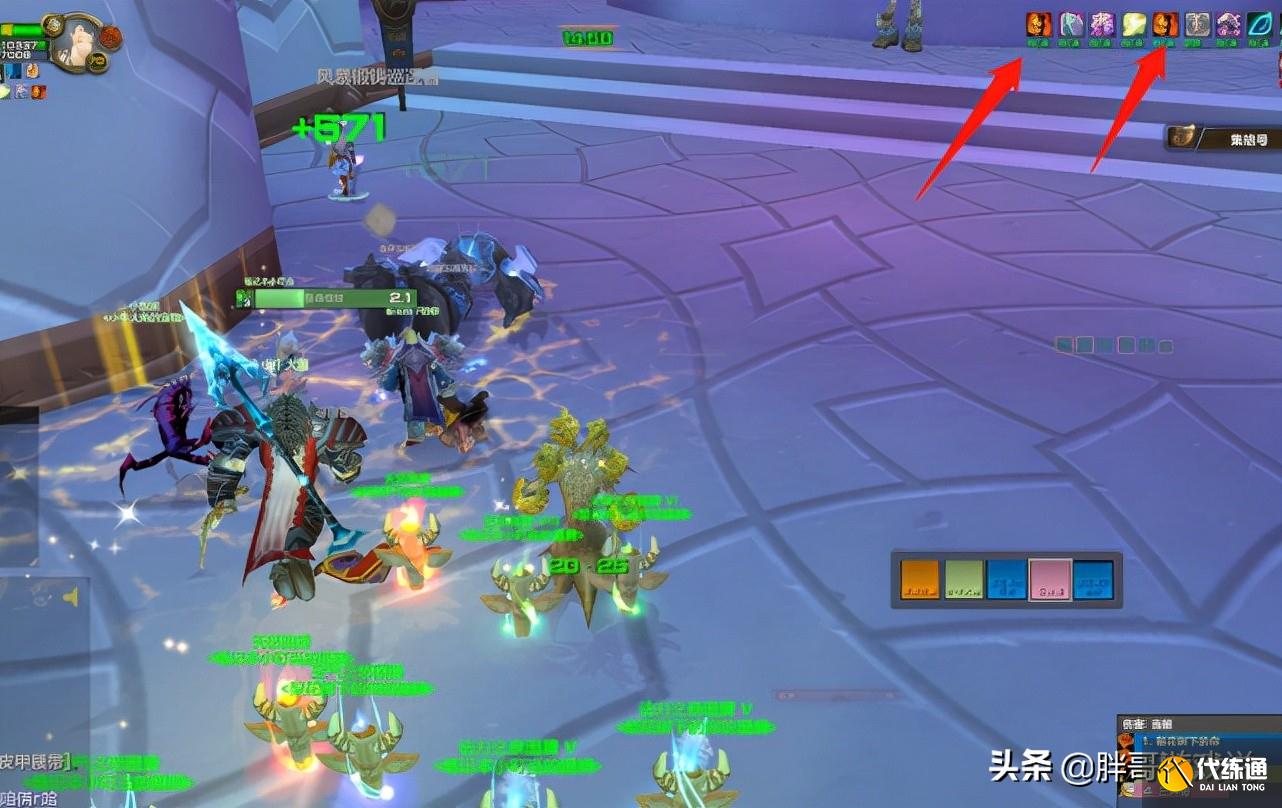Select the yellow glowing buff icon
The image size is (1282, 808).
click(1133, 25)
